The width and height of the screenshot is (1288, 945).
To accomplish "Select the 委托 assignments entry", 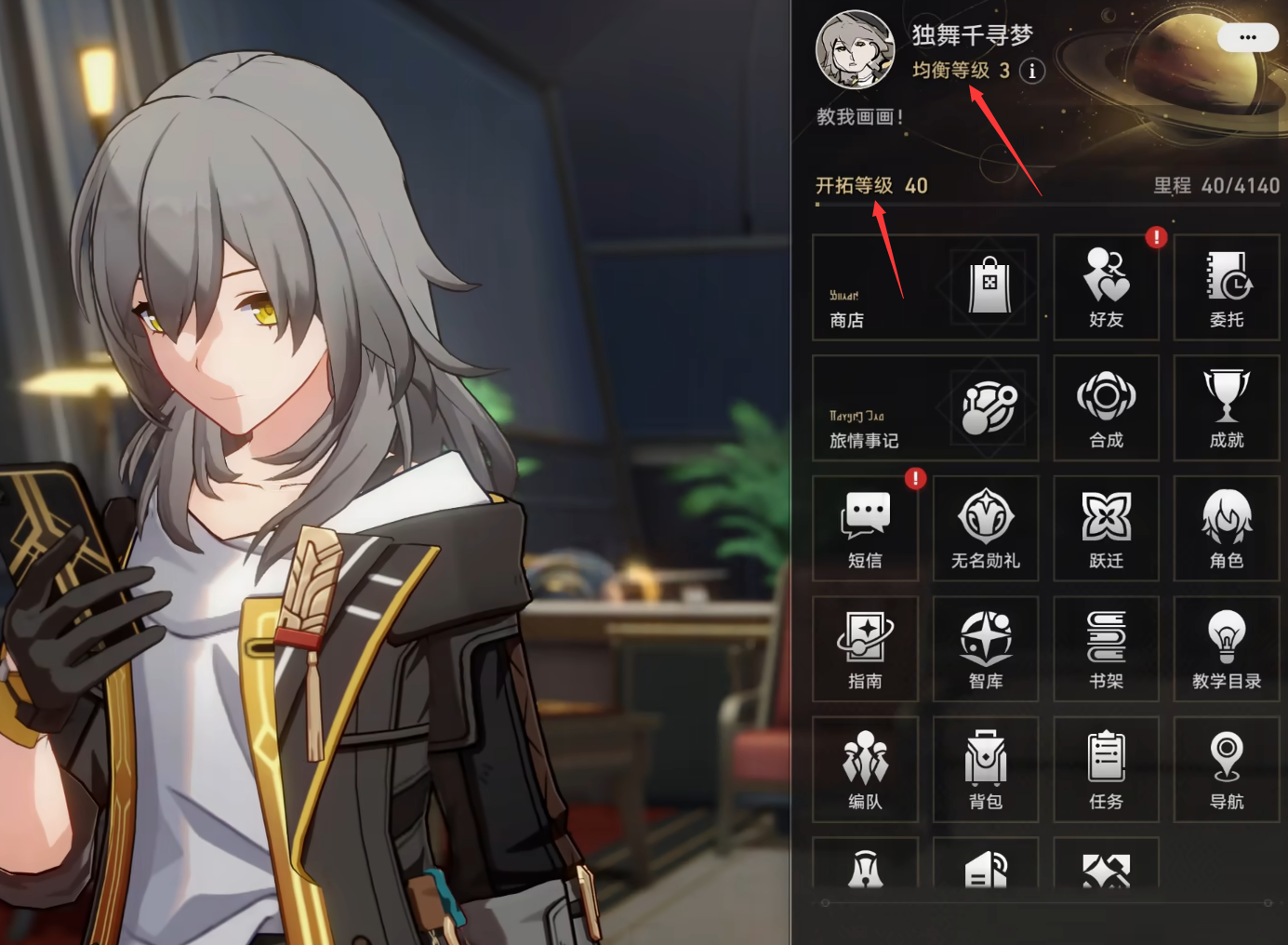I will [1226, 287].
